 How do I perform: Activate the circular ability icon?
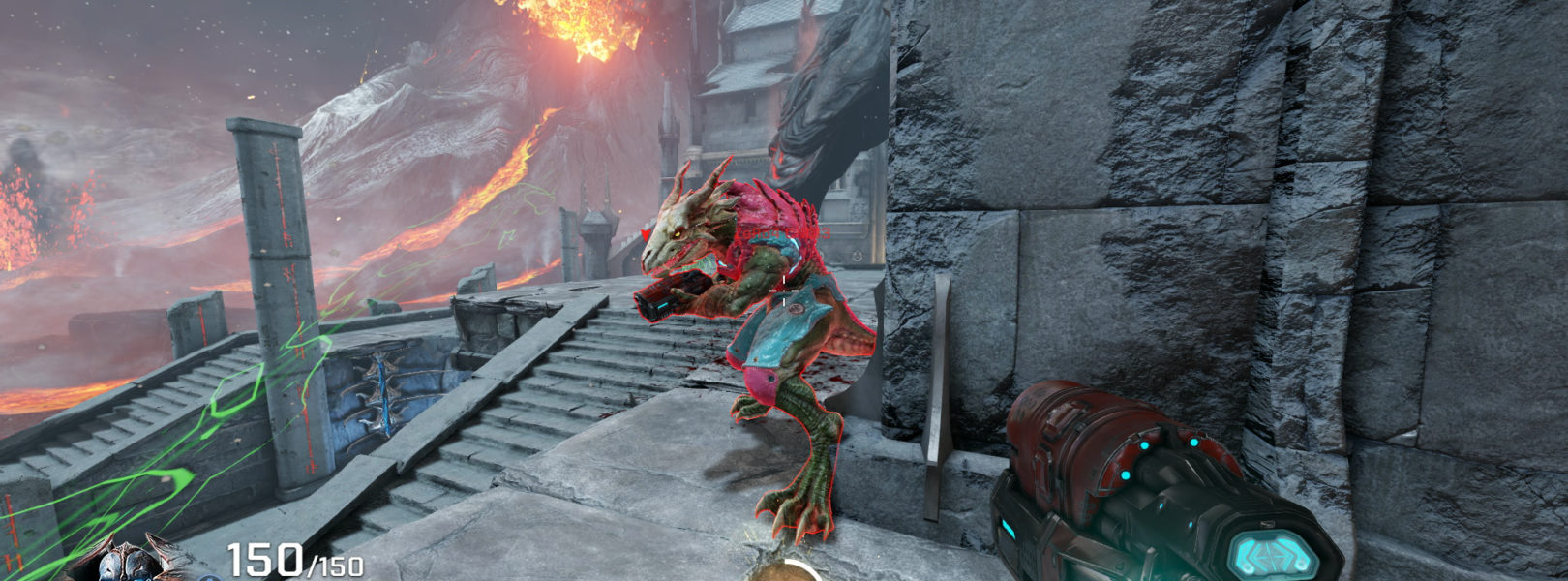pos(785,571)
